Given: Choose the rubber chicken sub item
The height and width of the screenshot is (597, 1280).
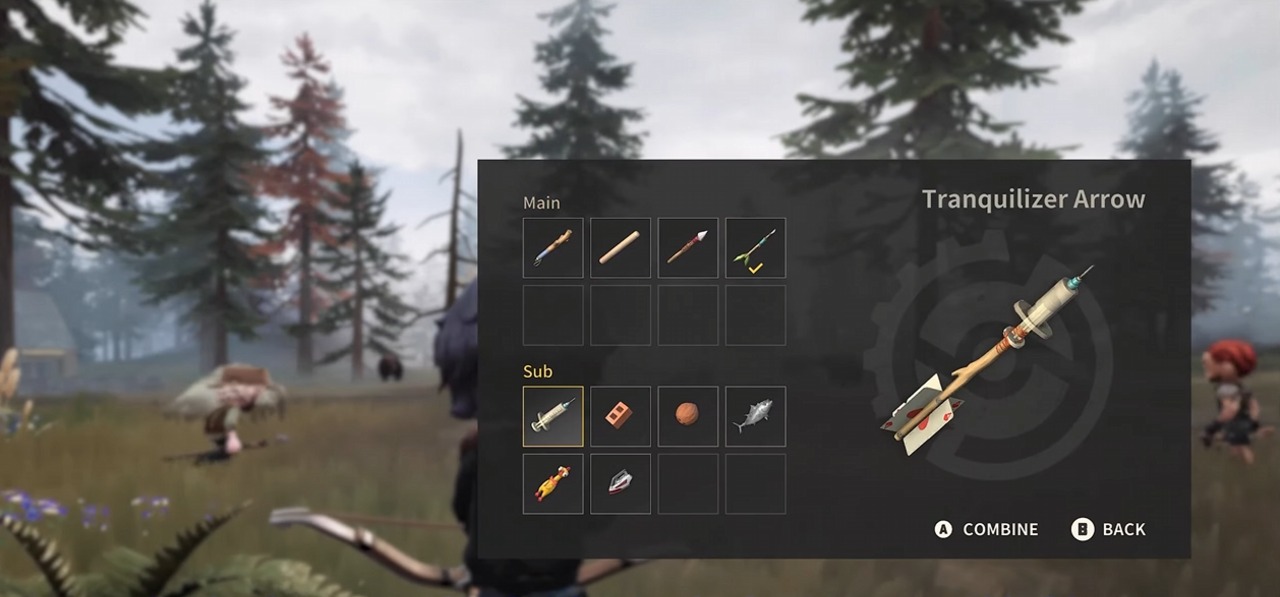Looking at the screenshot, I should tap(553, 484).
